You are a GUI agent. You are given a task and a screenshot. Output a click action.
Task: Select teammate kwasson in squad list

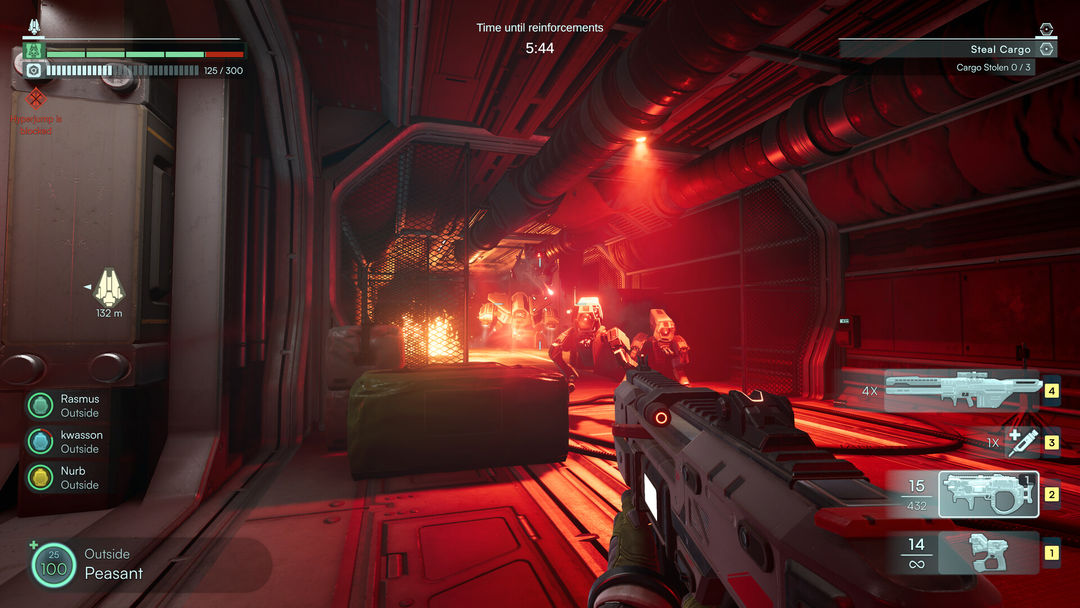[40, 441]
